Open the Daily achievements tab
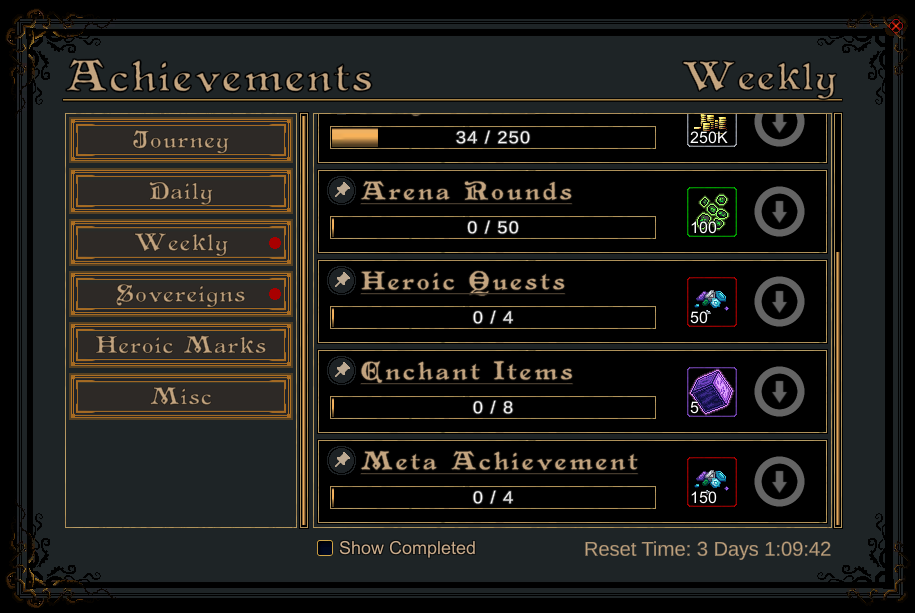 tap(181, 192)
